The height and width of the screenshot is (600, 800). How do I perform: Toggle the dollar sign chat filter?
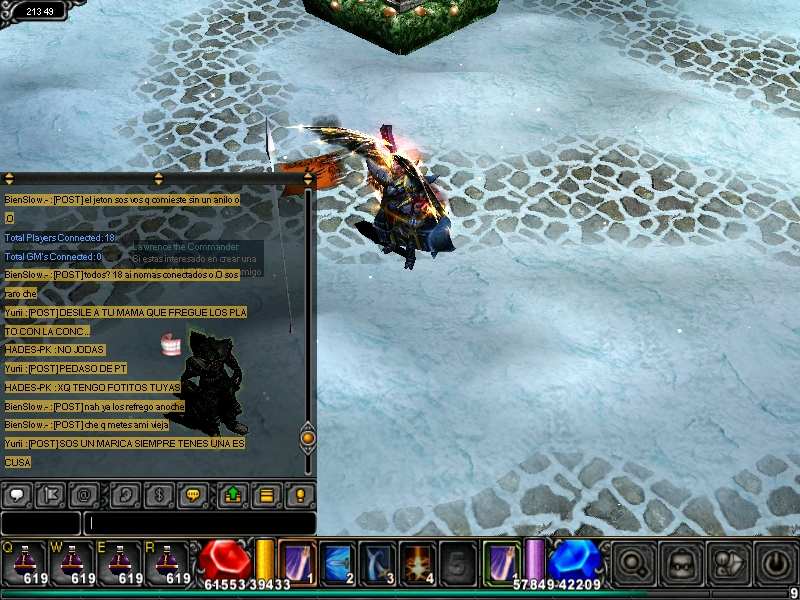(158, 494)
